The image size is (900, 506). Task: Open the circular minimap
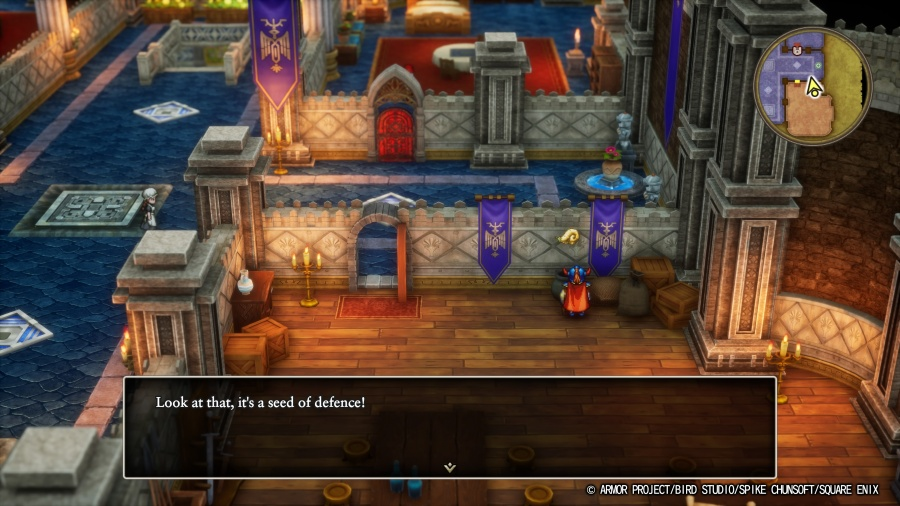pos(813,87)
